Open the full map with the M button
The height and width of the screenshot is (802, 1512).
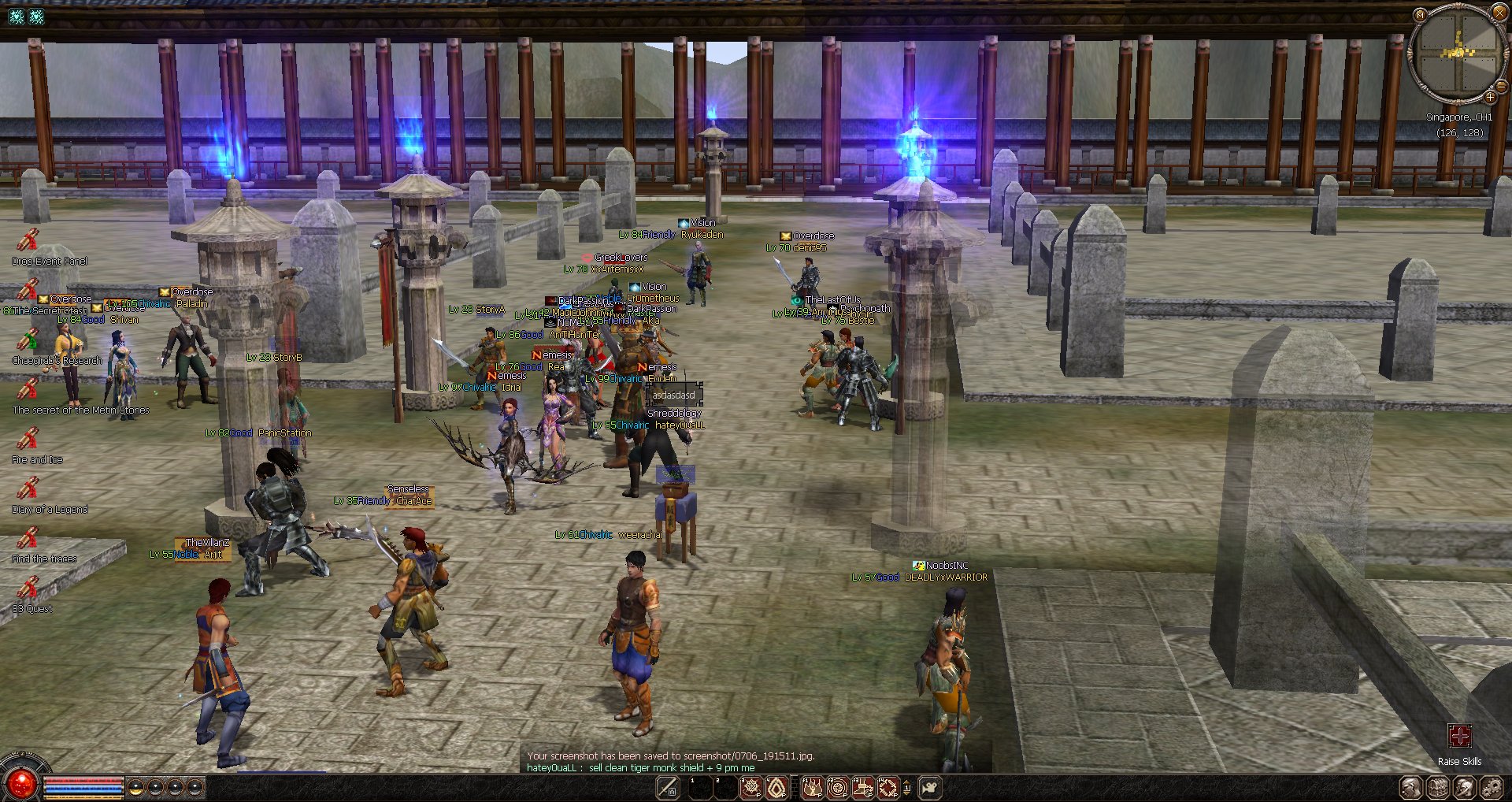tap(1420, 15)
